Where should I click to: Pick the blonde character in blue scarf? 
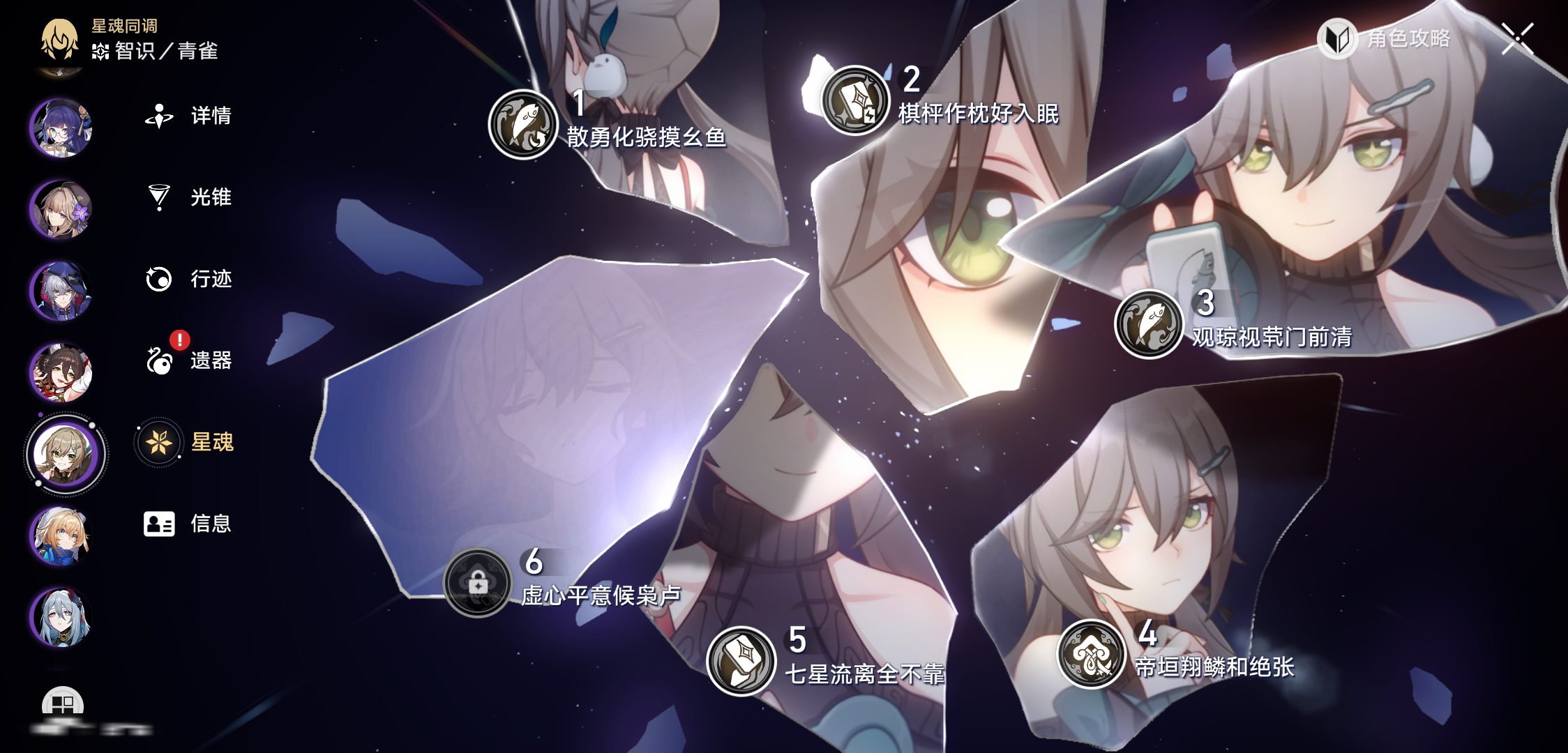(61, 535)
